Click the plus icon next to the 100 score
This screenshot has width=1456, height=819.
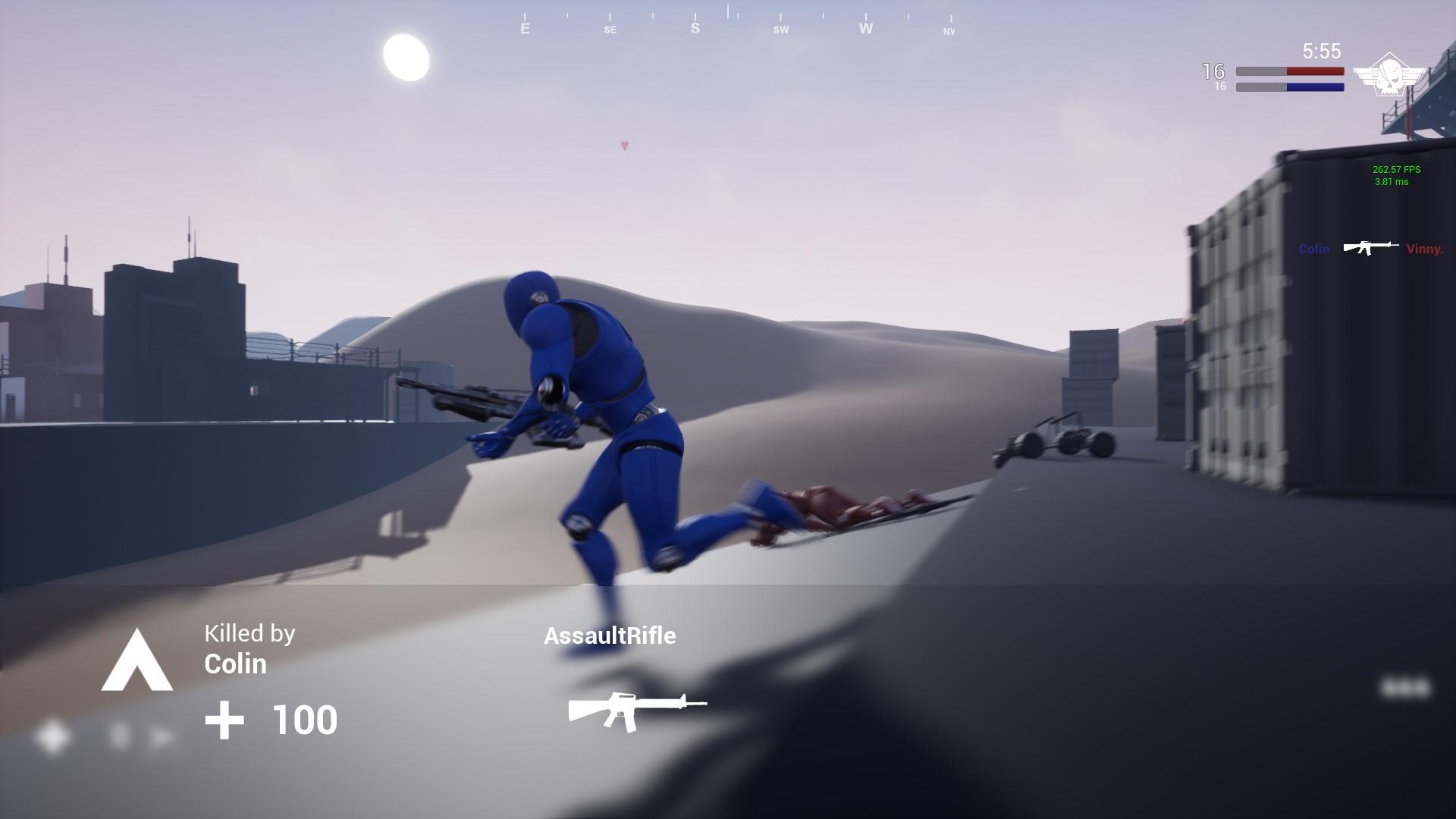click(224, 719)
